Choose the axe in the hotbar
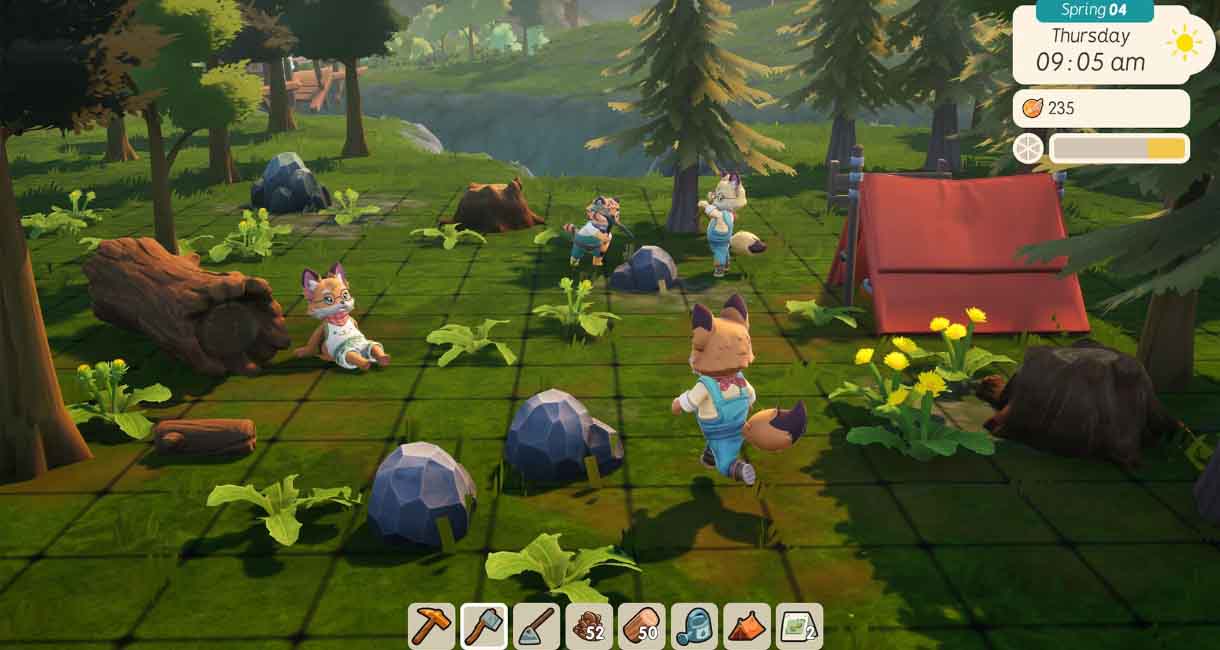Viewport: 1220px width, 650px height. [x=484, y=626]
